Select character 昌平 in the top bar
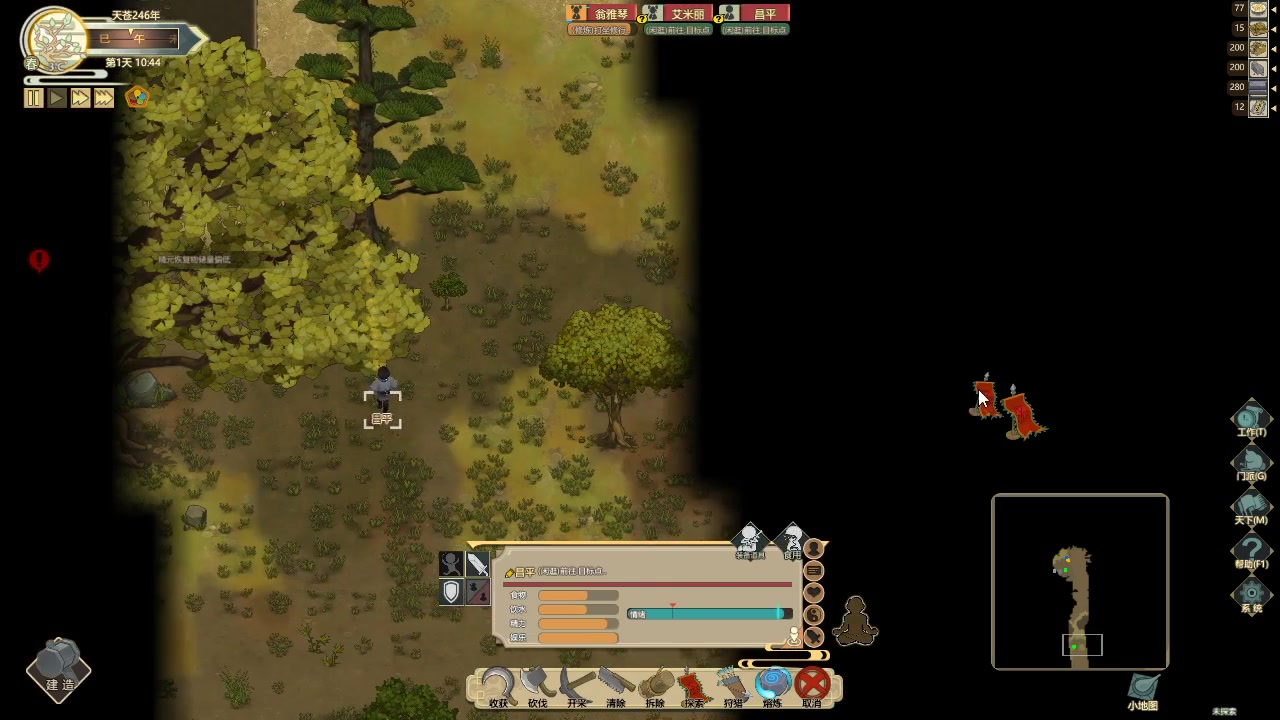The width and height of the screenshot is (1280, 720). coord(755,14)
